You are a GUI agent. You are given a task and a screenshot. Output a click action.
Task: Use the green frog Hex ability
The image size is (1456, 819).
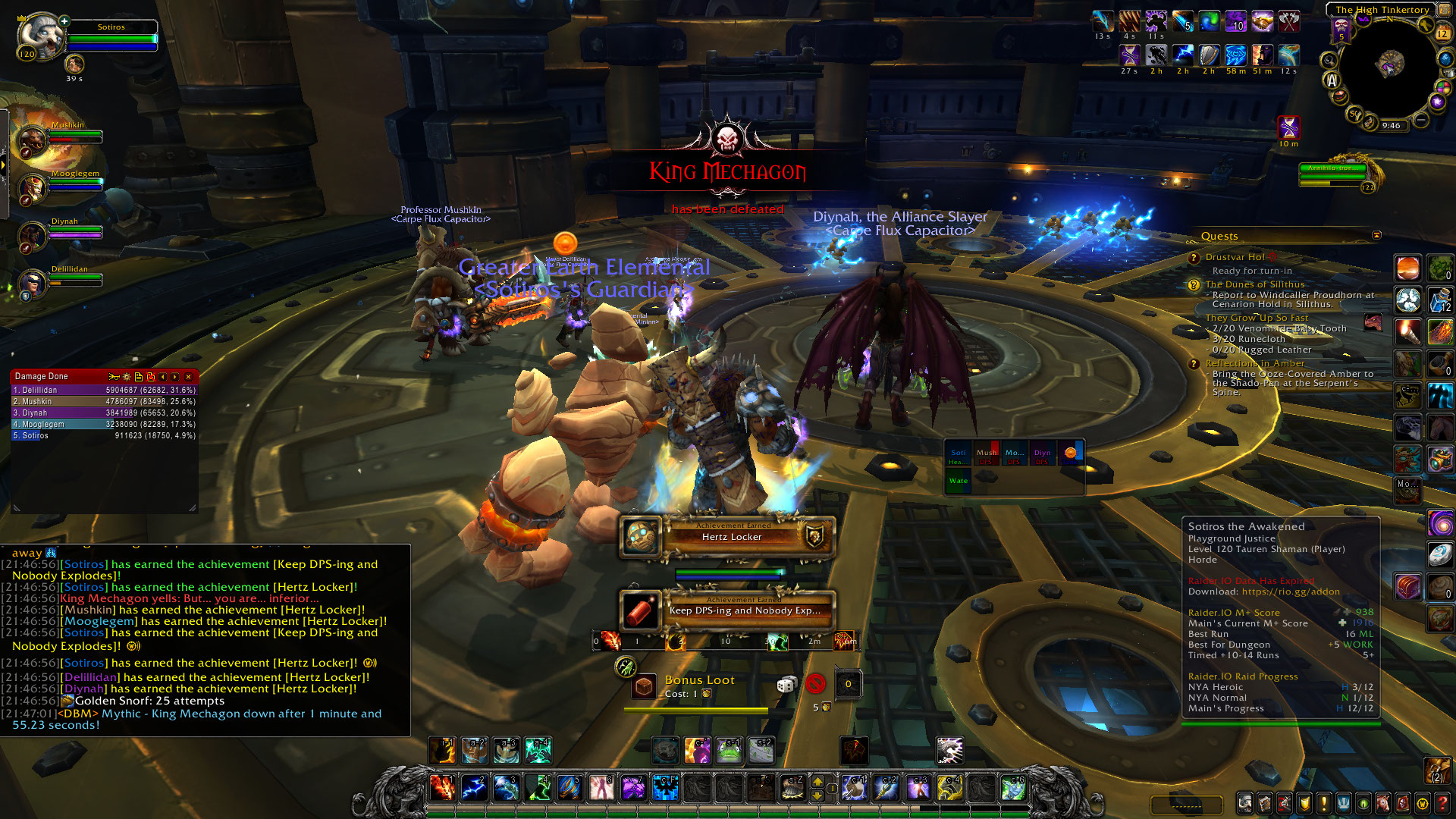tap(729, 751)
